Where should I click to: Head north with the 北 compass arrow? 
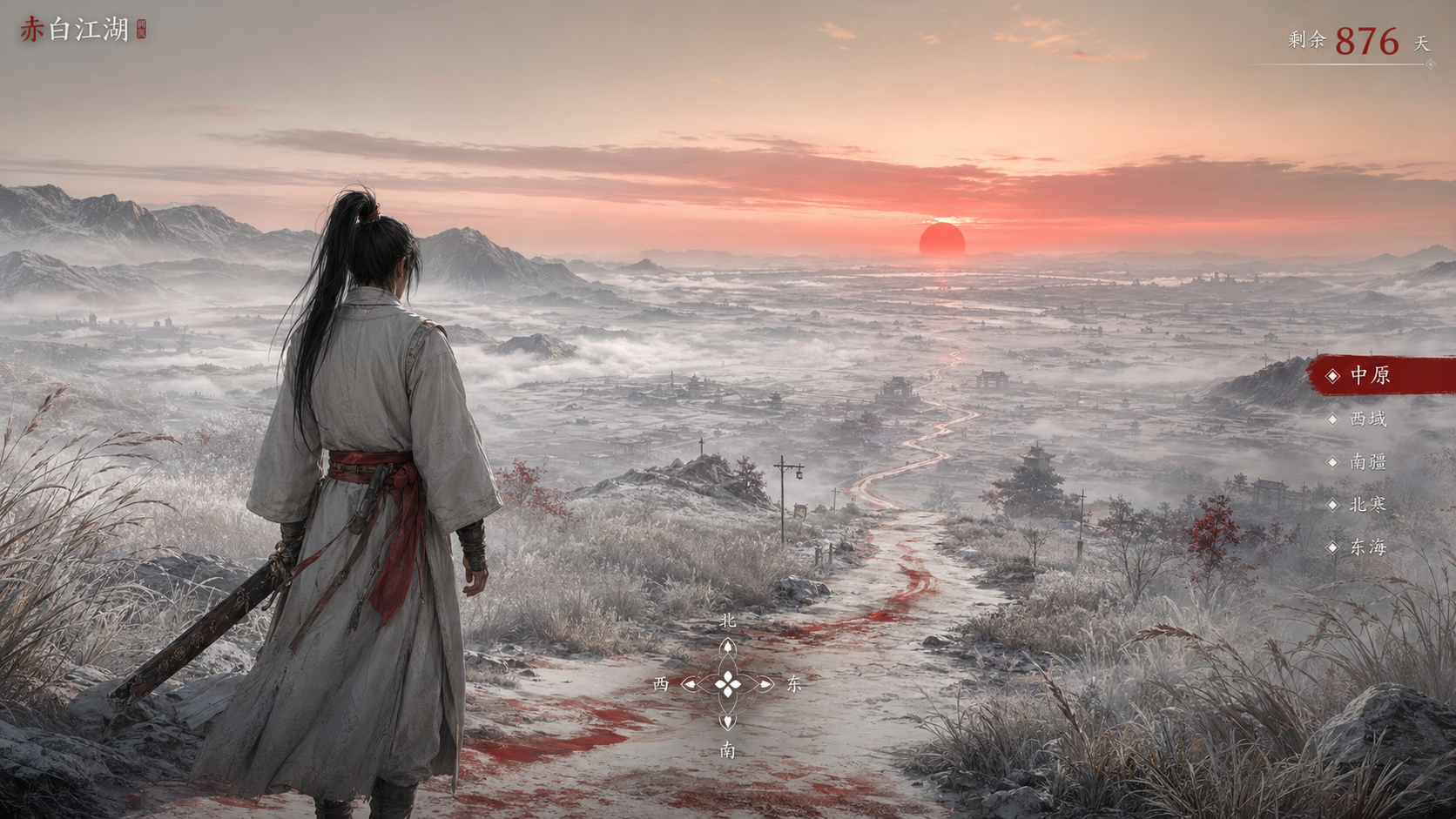pos(727,648)
